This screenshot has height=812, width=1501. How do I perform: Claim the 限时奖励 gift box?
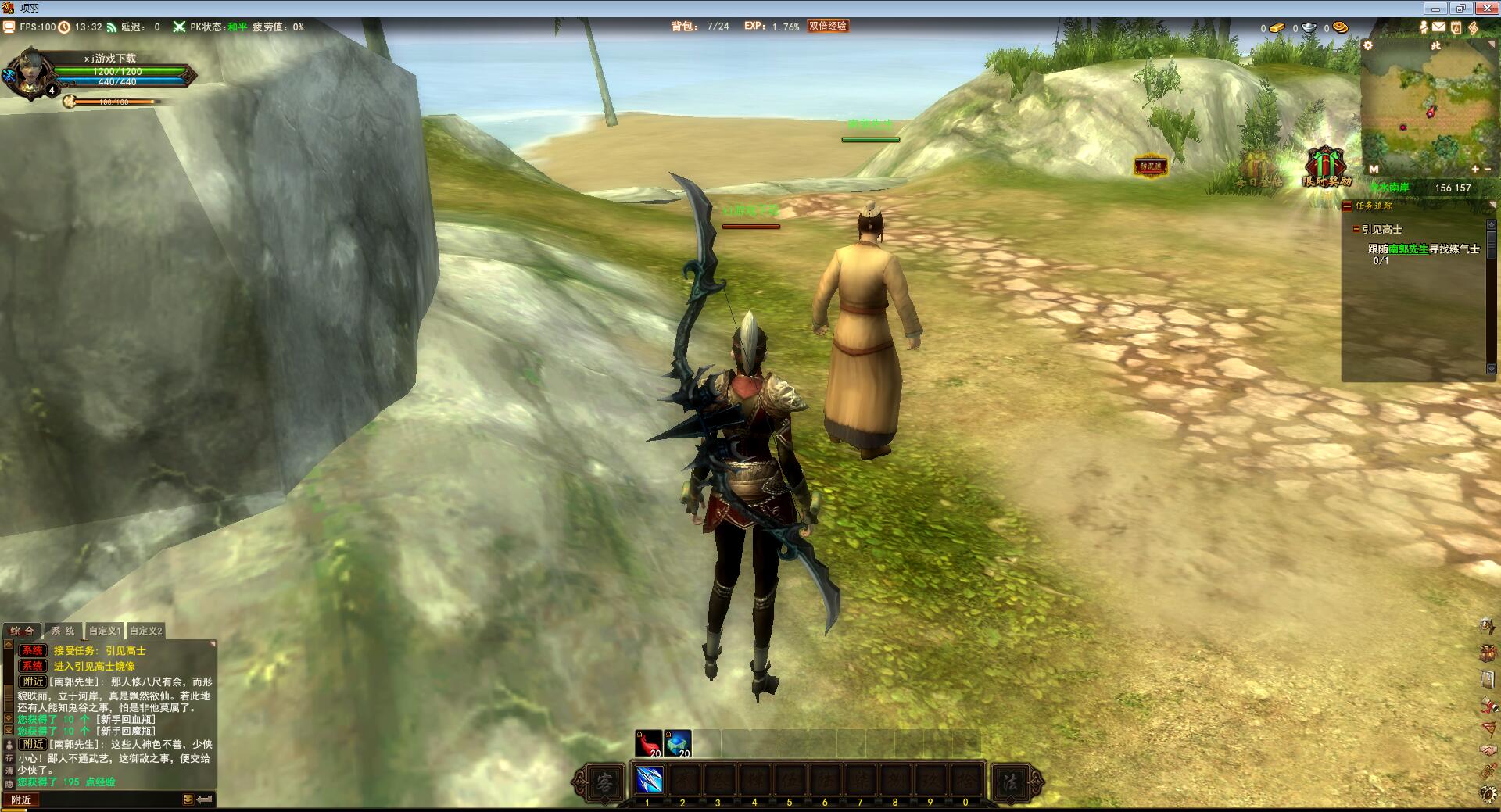[x=1326, y=166]
